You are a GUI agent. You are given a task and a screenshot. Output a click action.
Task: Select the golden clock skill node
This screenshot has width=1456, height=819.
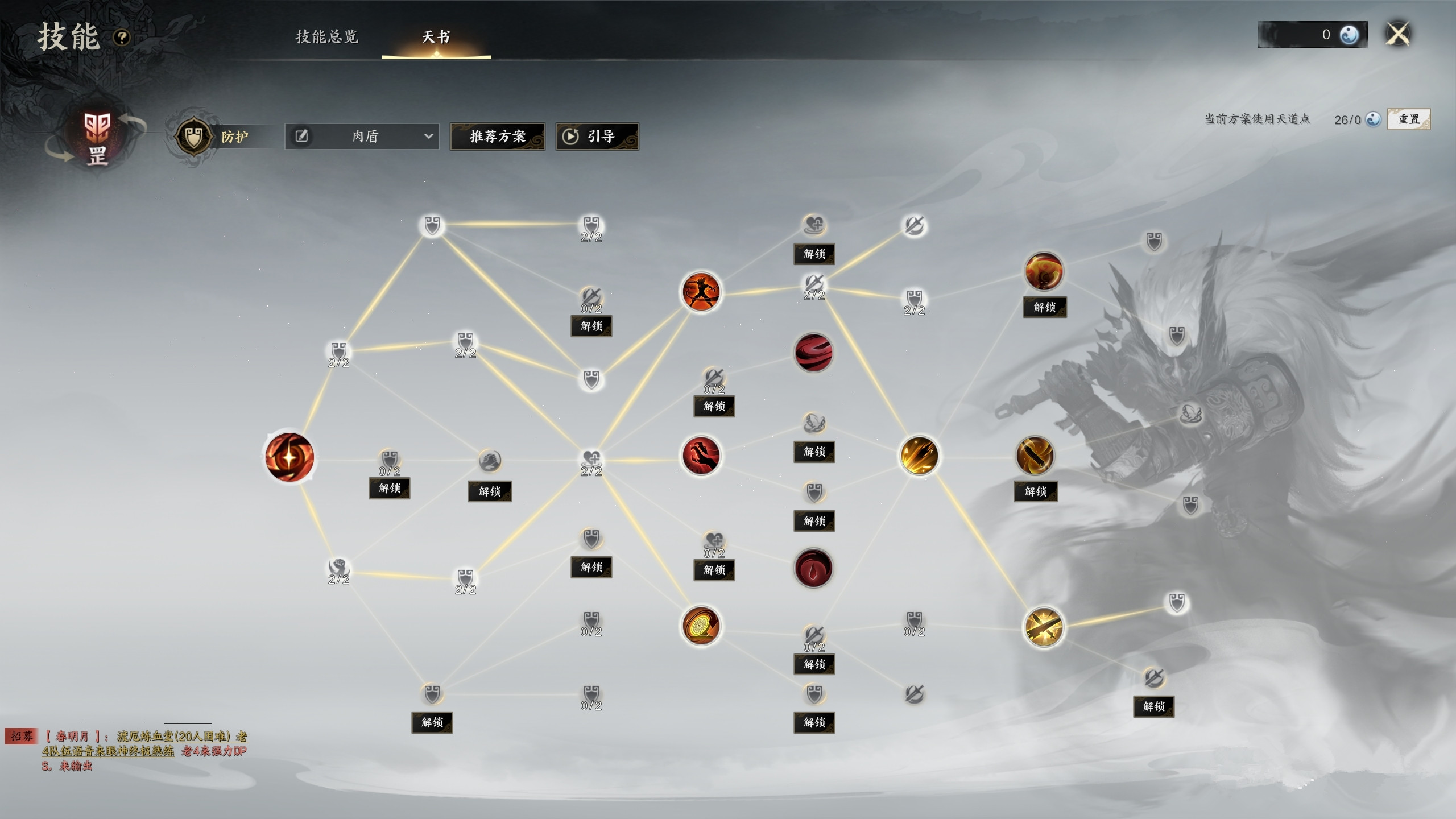click(x=701, y=626)
